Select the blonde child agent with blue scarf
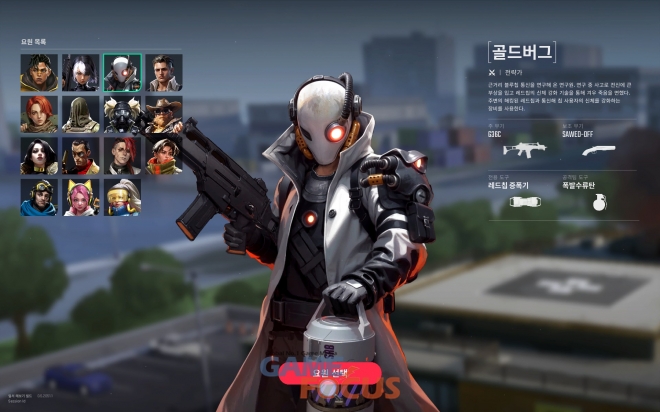660x412 pixels. point(122,197)
